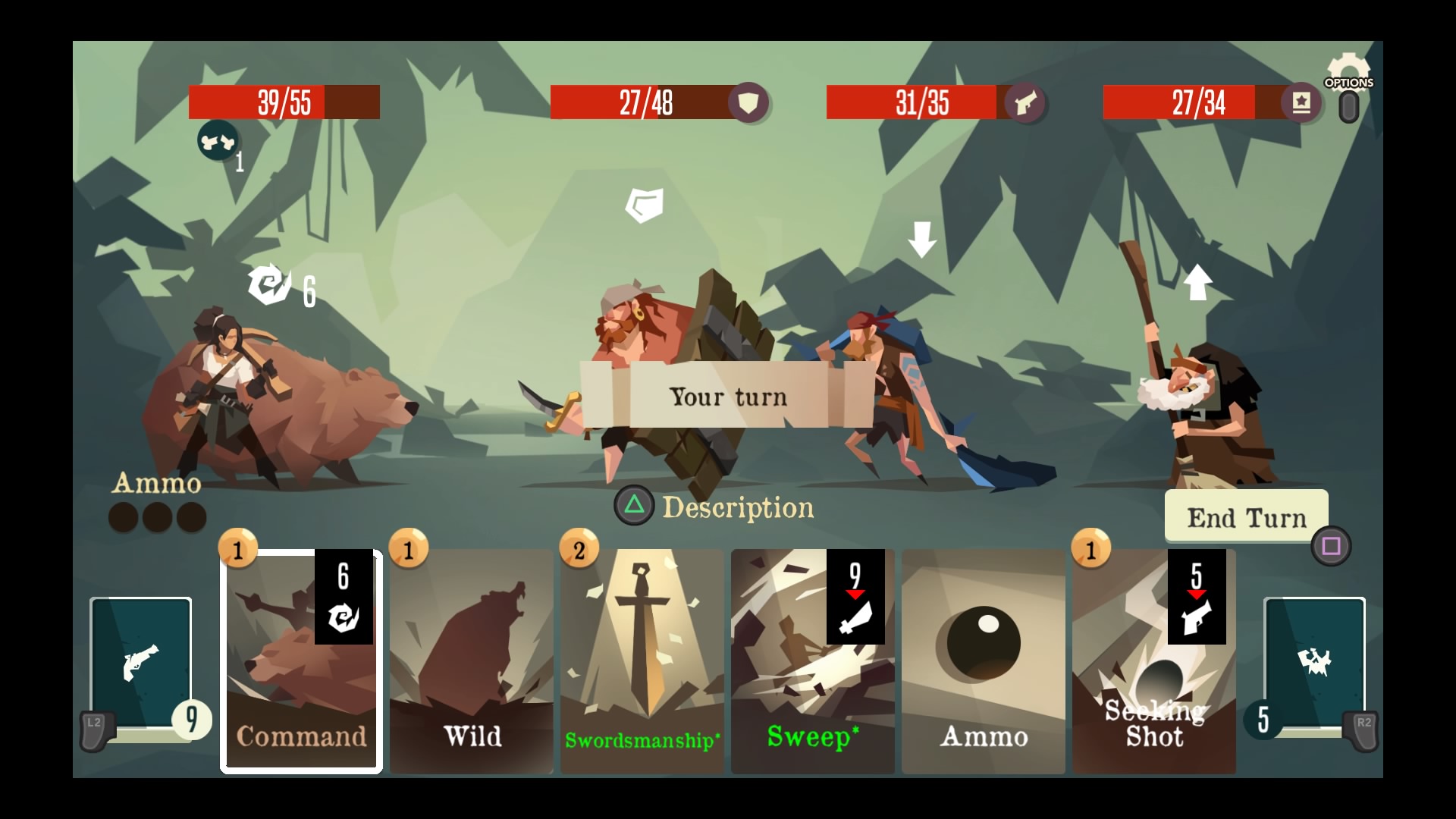
Task: Select the Seeking Shot card
Action: (x=1153, y=661)
